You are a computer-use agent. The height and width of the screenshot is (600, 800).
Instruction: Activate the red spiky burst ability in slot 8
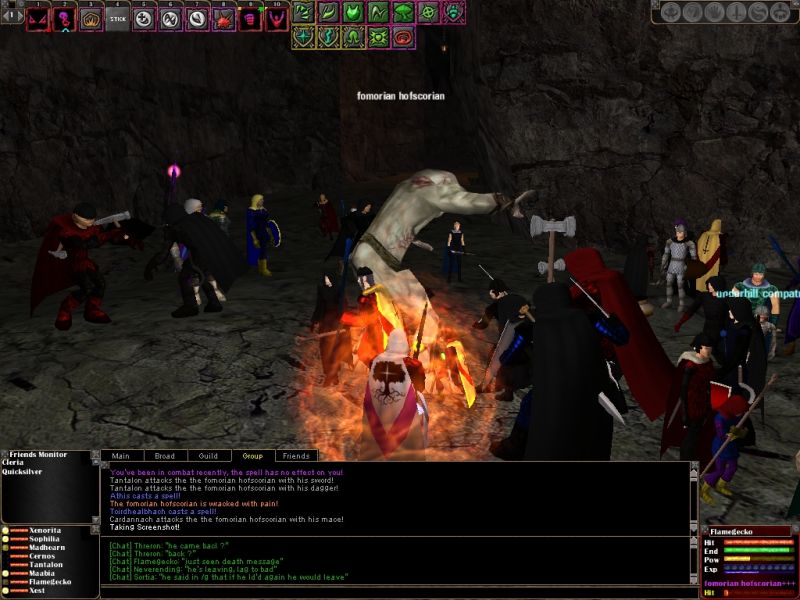coord(223,19)
